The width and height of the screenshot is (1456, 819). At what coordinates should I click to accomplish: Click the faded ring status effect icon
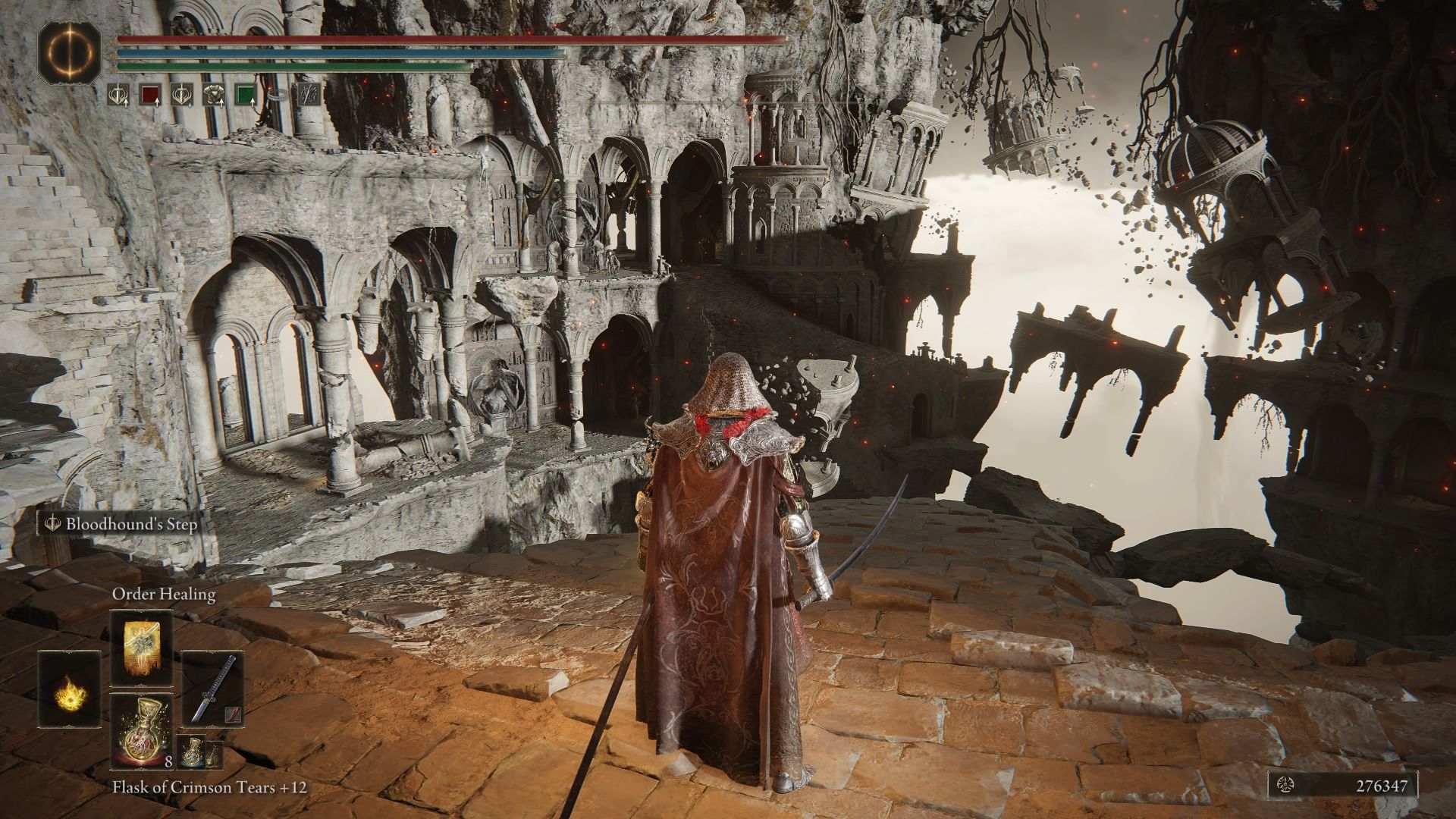click(x=278, y=96)
